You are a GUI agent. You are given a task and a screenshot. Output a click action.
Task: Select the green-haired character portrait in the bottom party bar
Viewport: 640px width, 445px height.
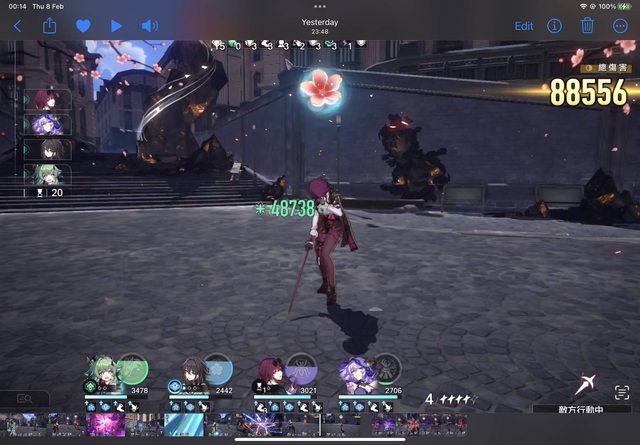[104, 369]
